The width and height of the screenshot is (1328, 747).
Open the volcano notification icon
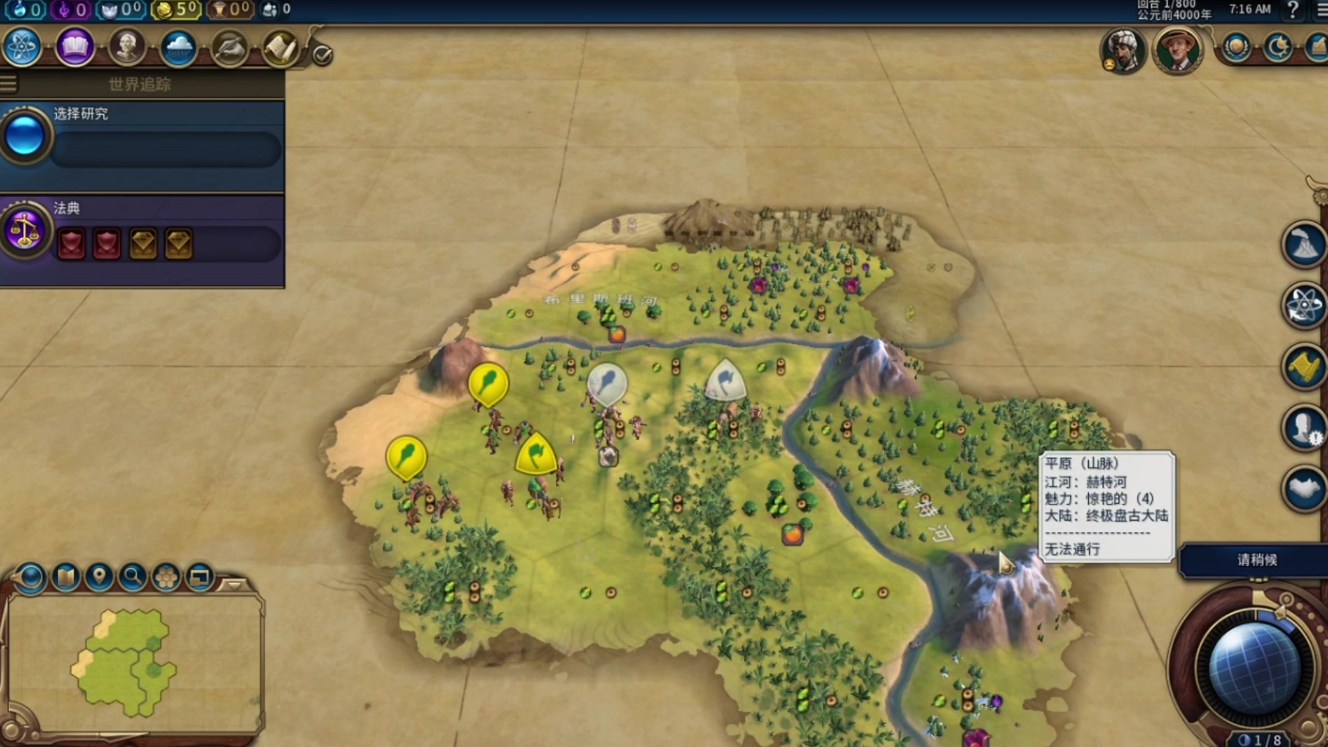[1304, 246]
